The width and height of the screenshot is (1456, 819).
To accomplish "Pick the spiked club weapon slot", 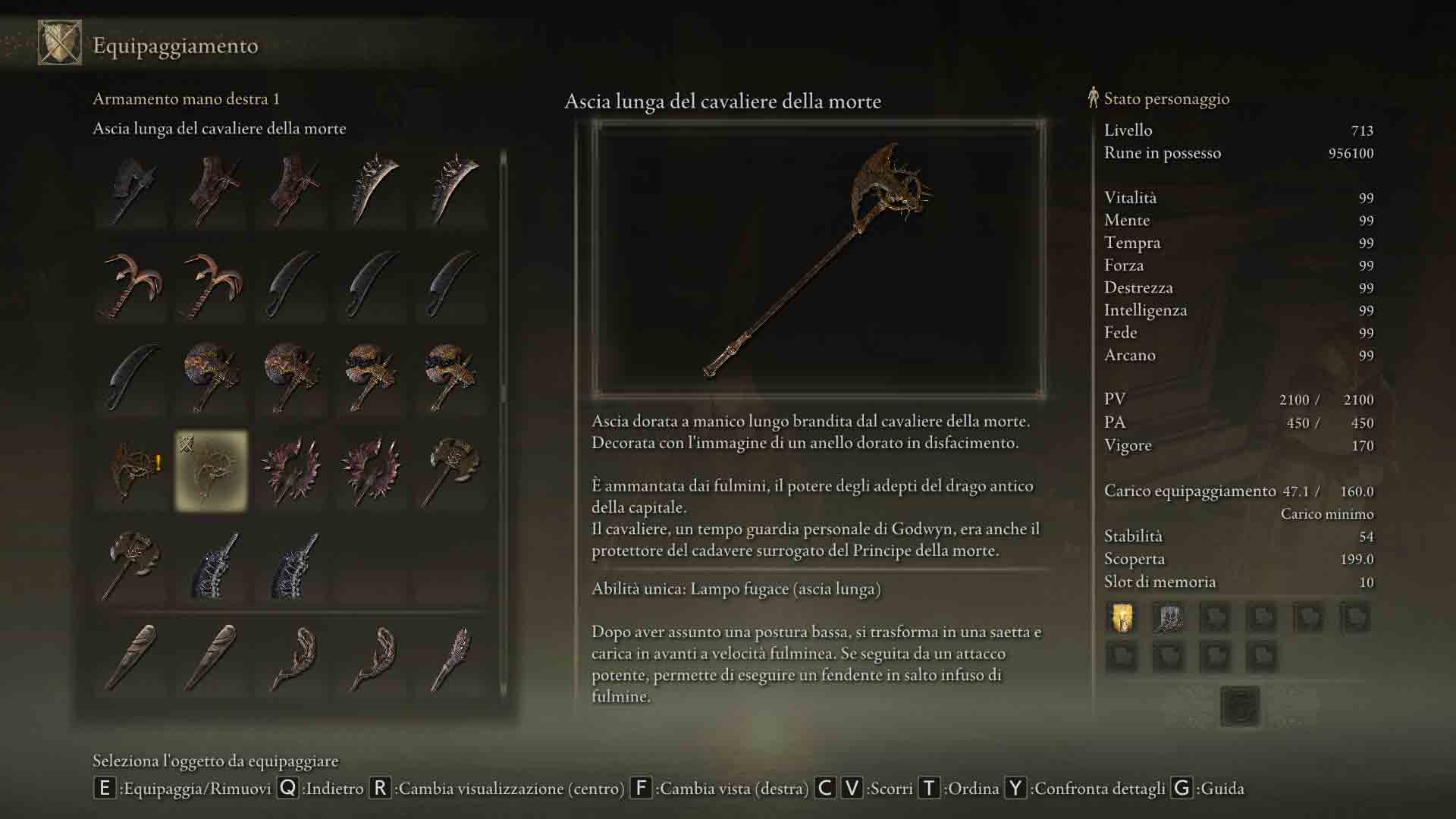I will tap(450, 658).
